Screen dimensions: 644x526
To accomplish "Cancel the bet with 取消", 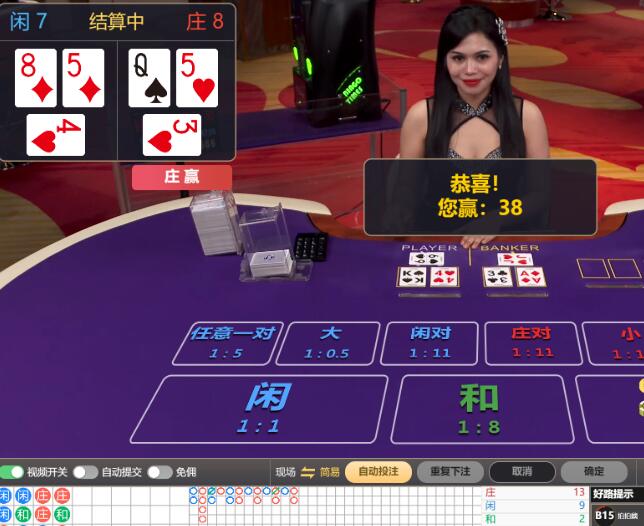I will (x=521, y=472).
